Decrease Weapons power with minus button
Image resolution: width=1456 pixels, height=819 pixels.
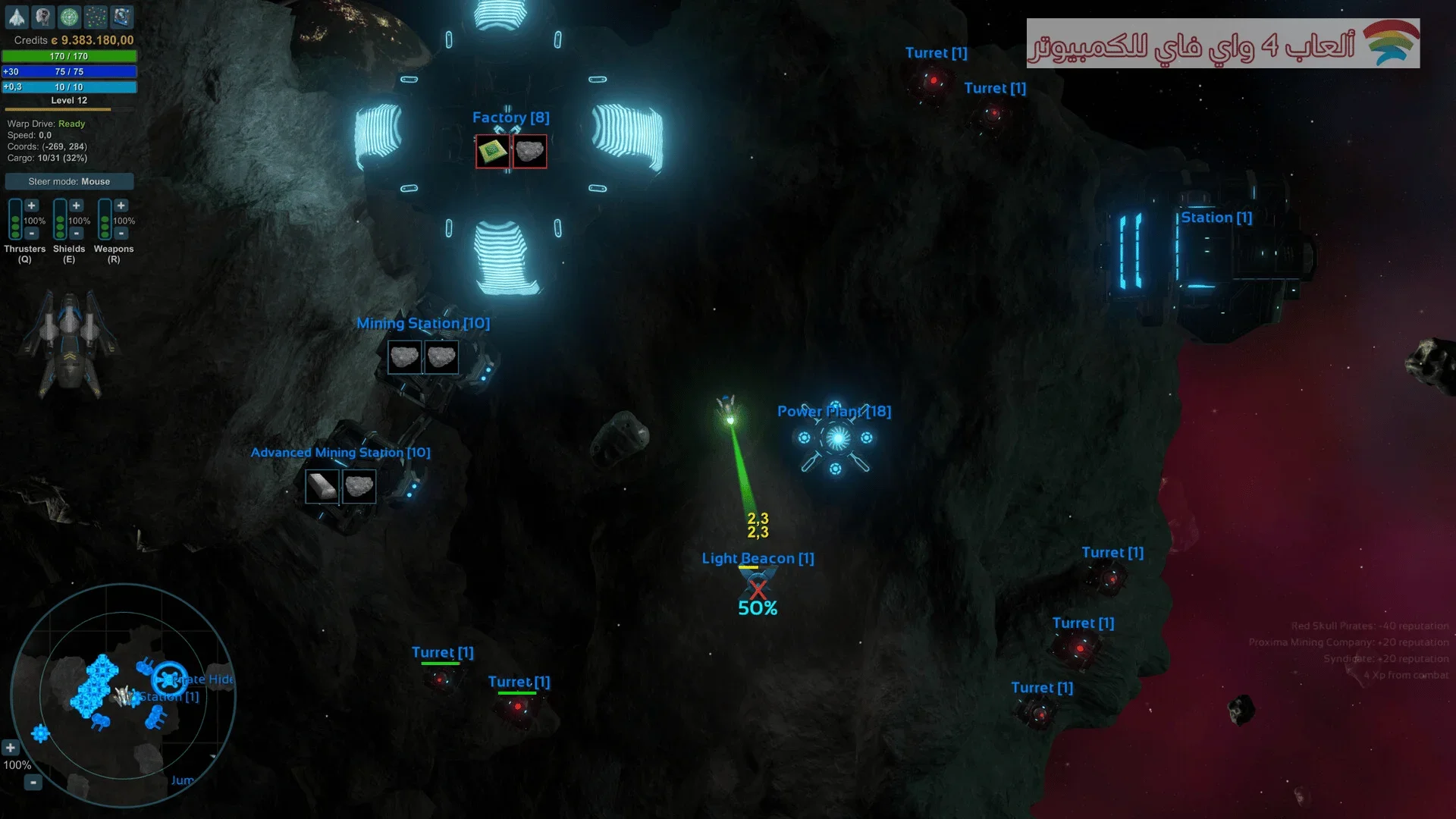pos(121,234)
